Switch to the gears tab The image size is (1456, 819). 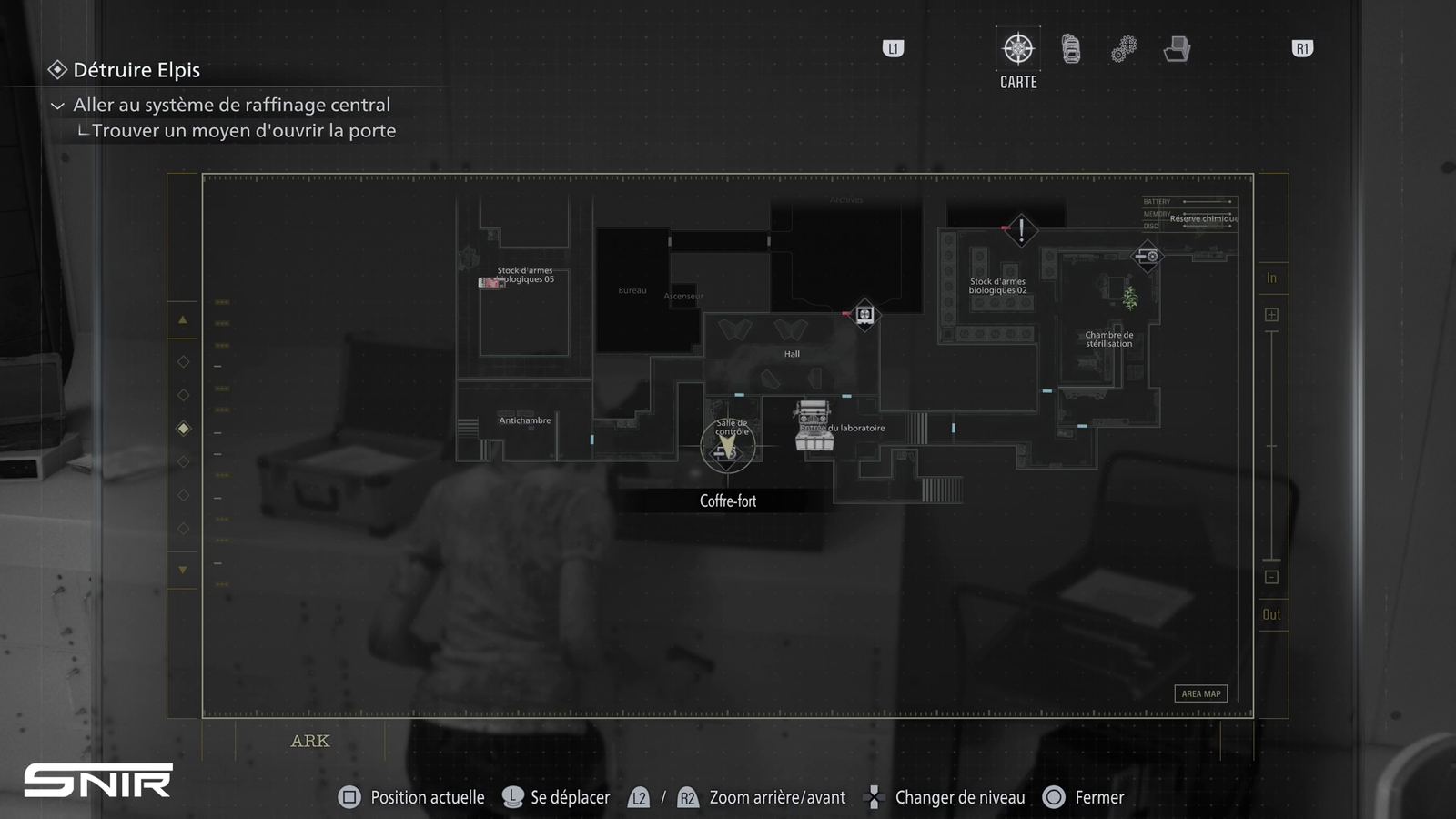[1124, 49]
